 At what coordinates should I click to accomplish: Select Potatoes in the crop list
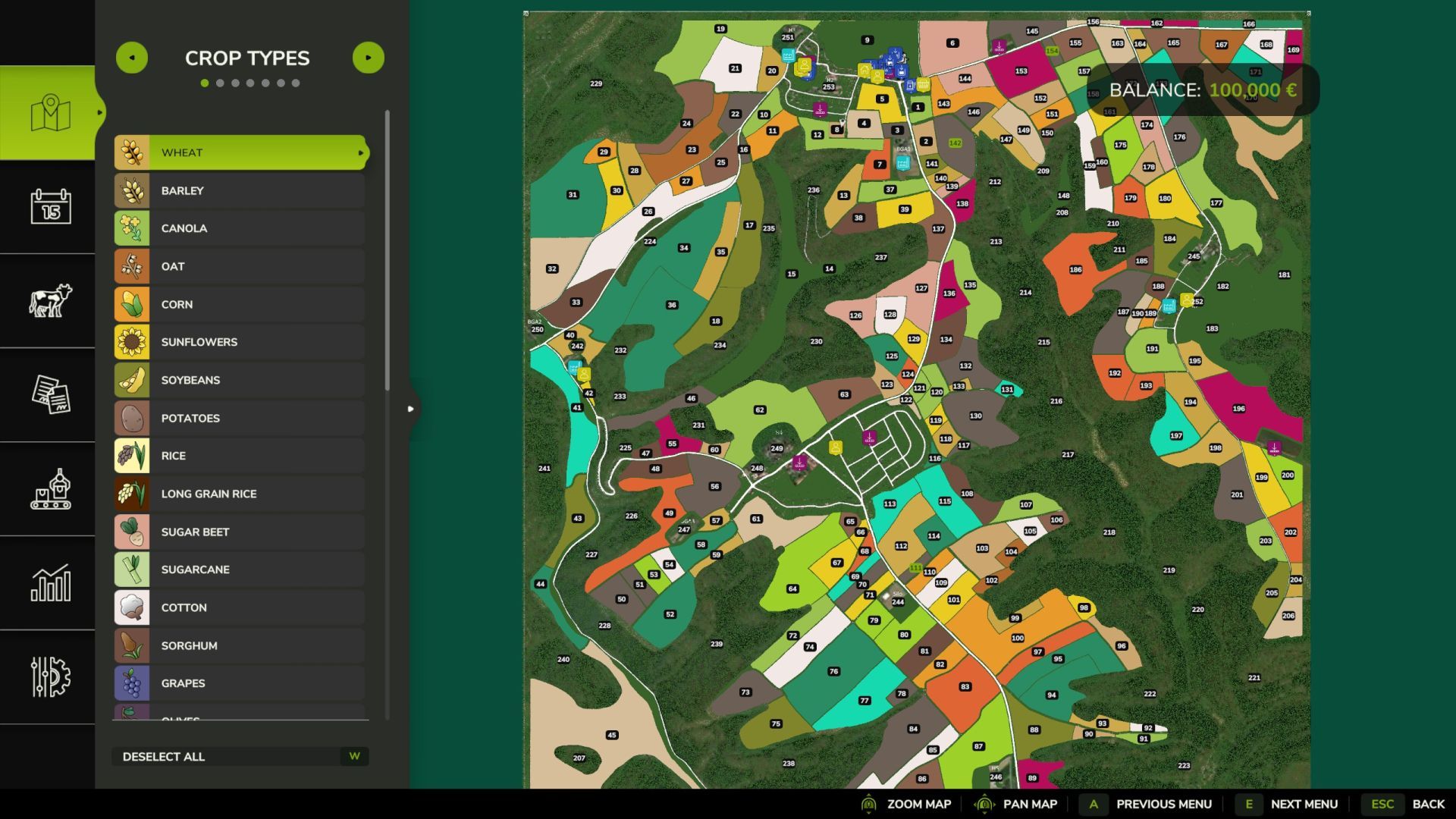[240, 418]
